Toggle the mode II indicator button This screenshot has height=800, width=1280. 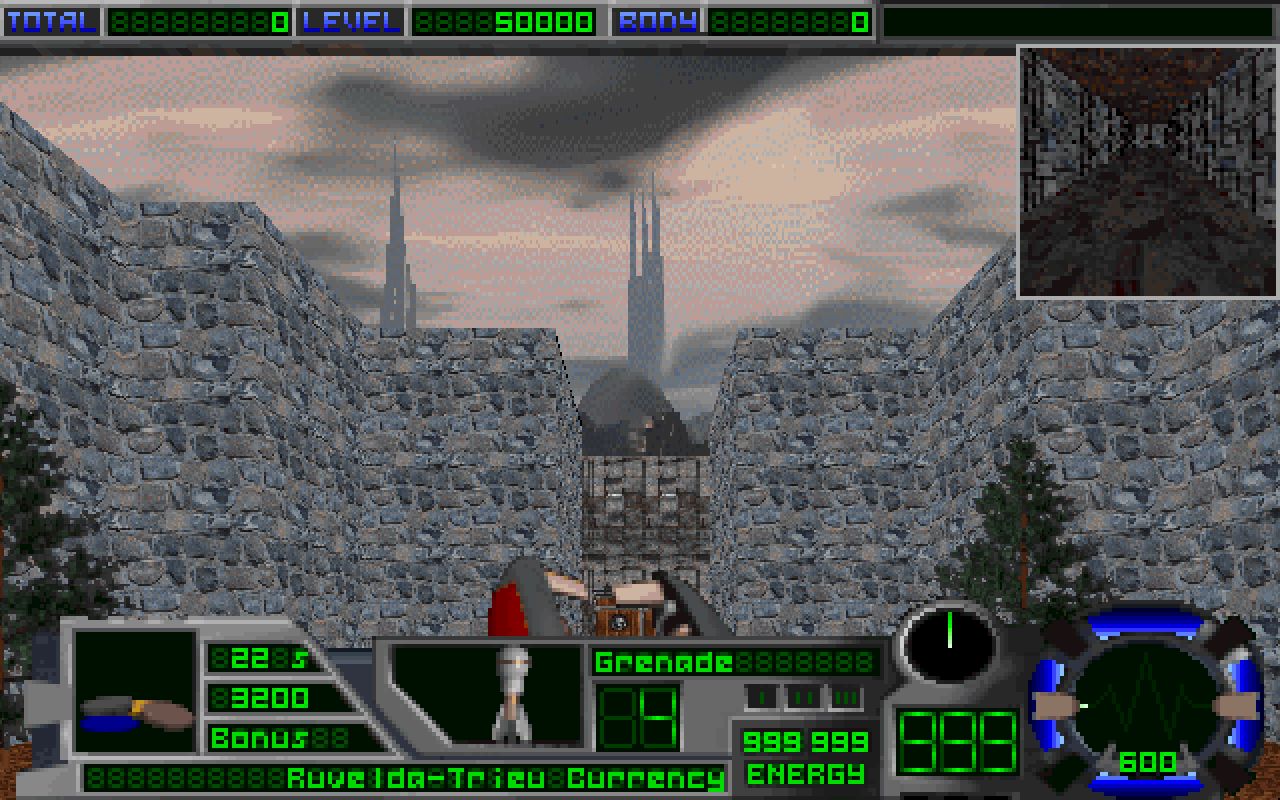point(803,697)
